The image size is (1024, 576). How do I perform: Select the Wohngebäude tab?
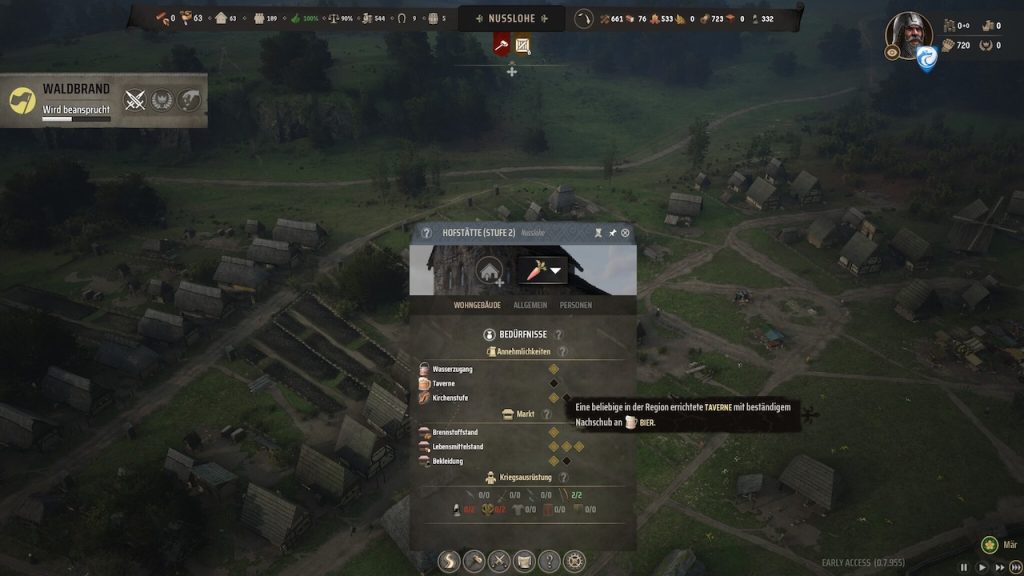(x=476, y=304)
